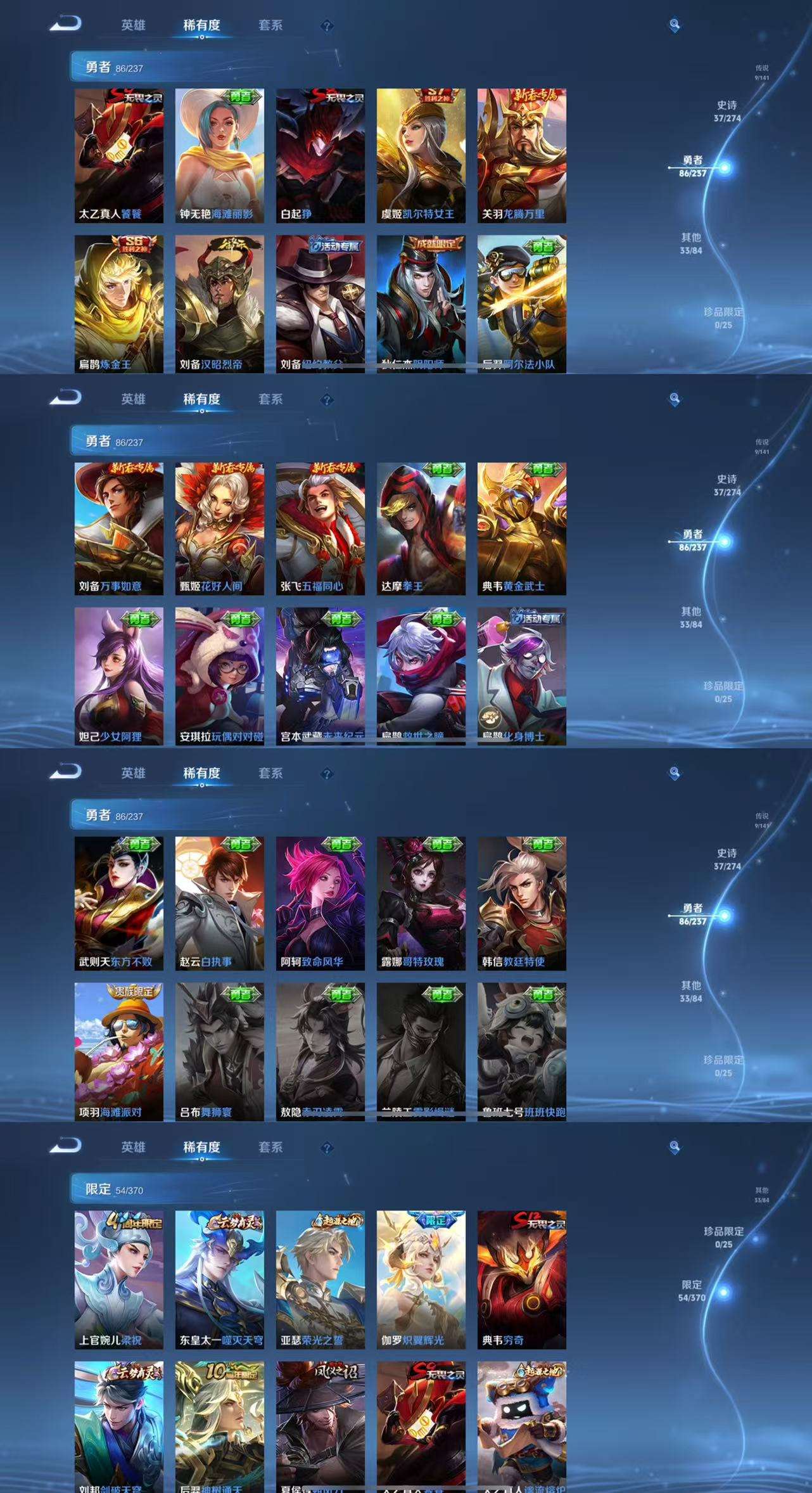Open the 赵云 白执事 skin
Image resolution: width=812 pixels, height=1493 pixels.
[219, 903]
